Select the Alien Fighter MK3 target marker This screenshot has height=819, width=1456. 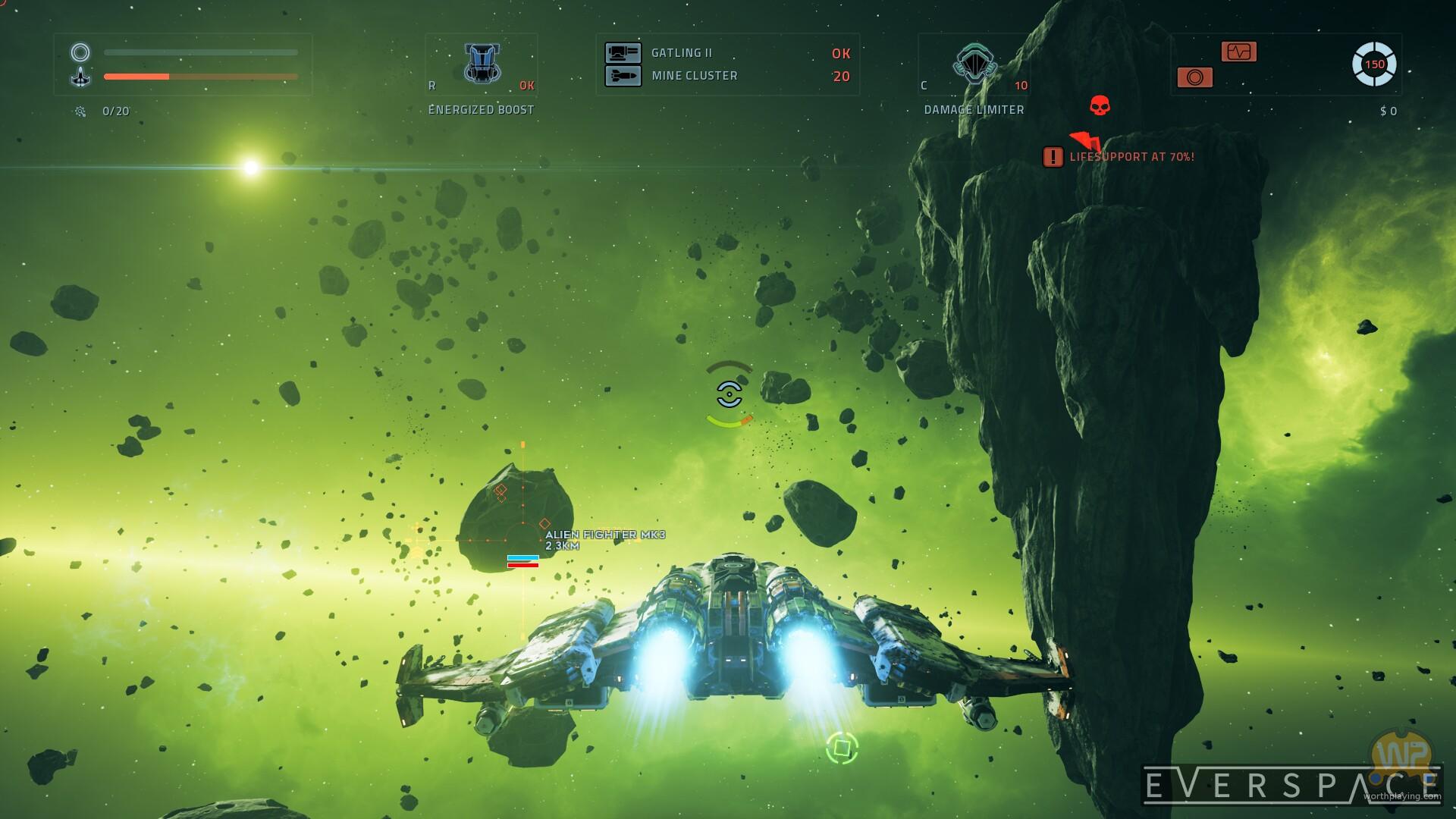522,540
